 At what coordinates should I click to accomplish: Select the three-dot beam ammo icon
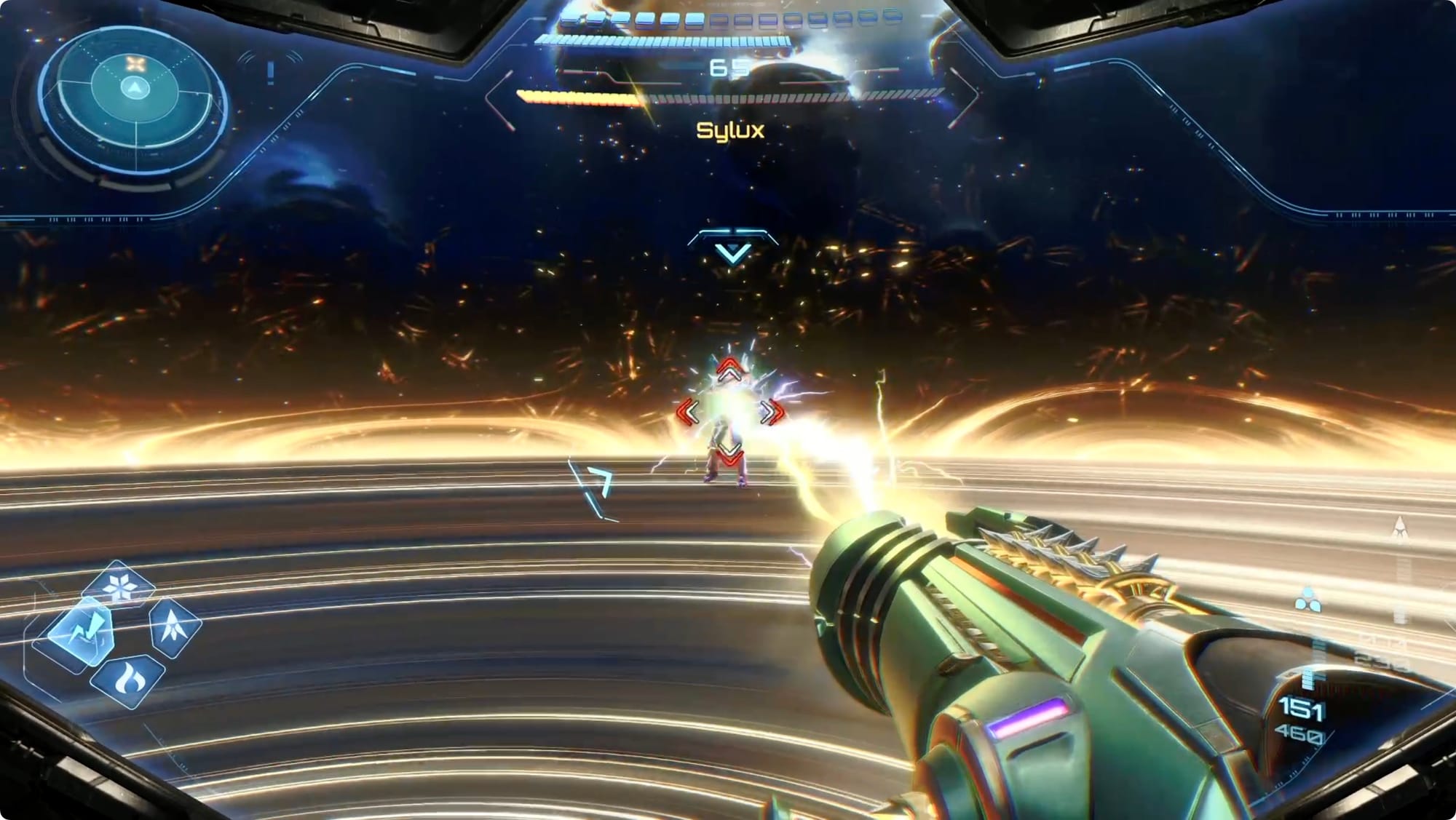click(x=1307, y=601)
